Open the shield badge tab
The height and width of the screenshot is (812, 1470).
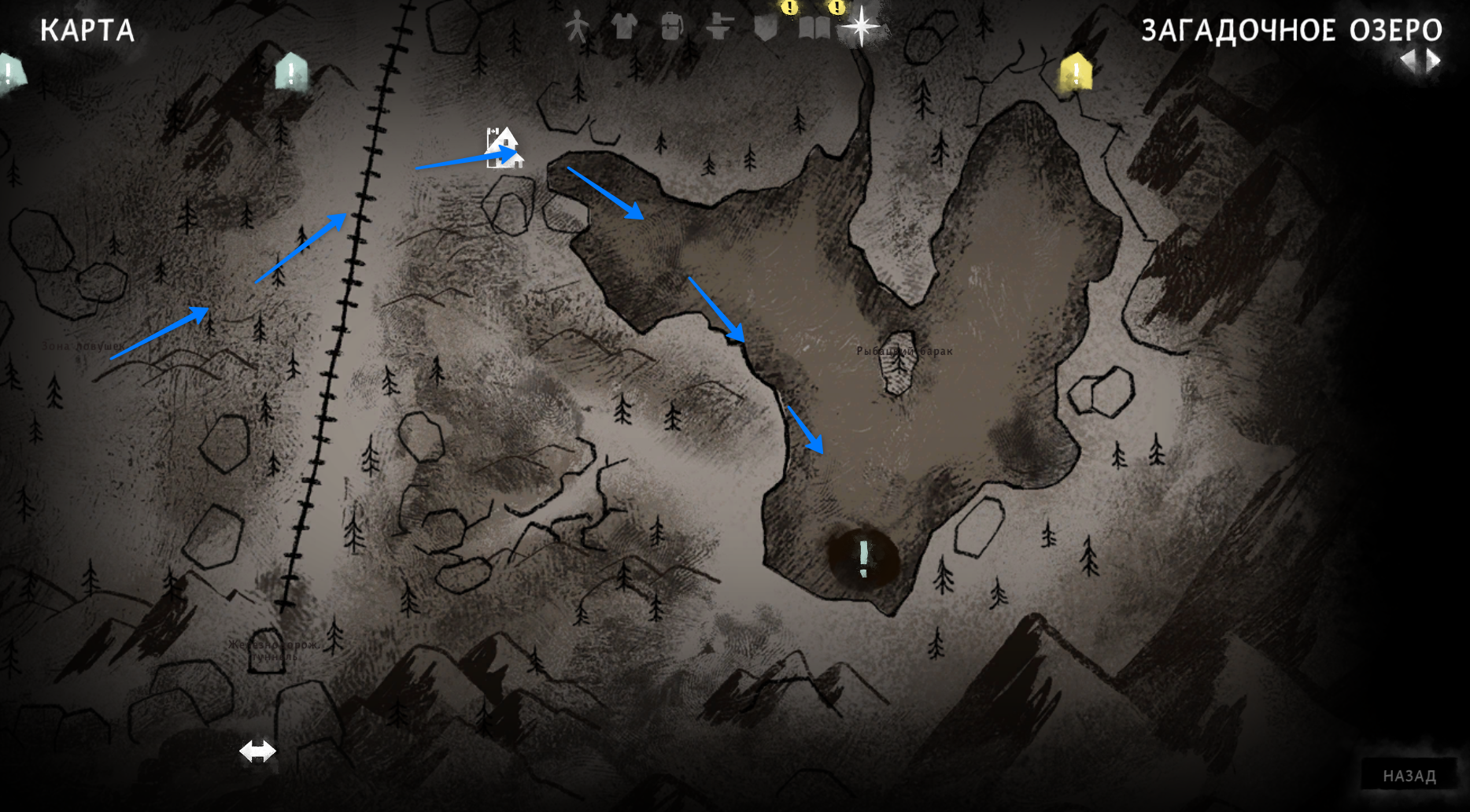(766, 28)
